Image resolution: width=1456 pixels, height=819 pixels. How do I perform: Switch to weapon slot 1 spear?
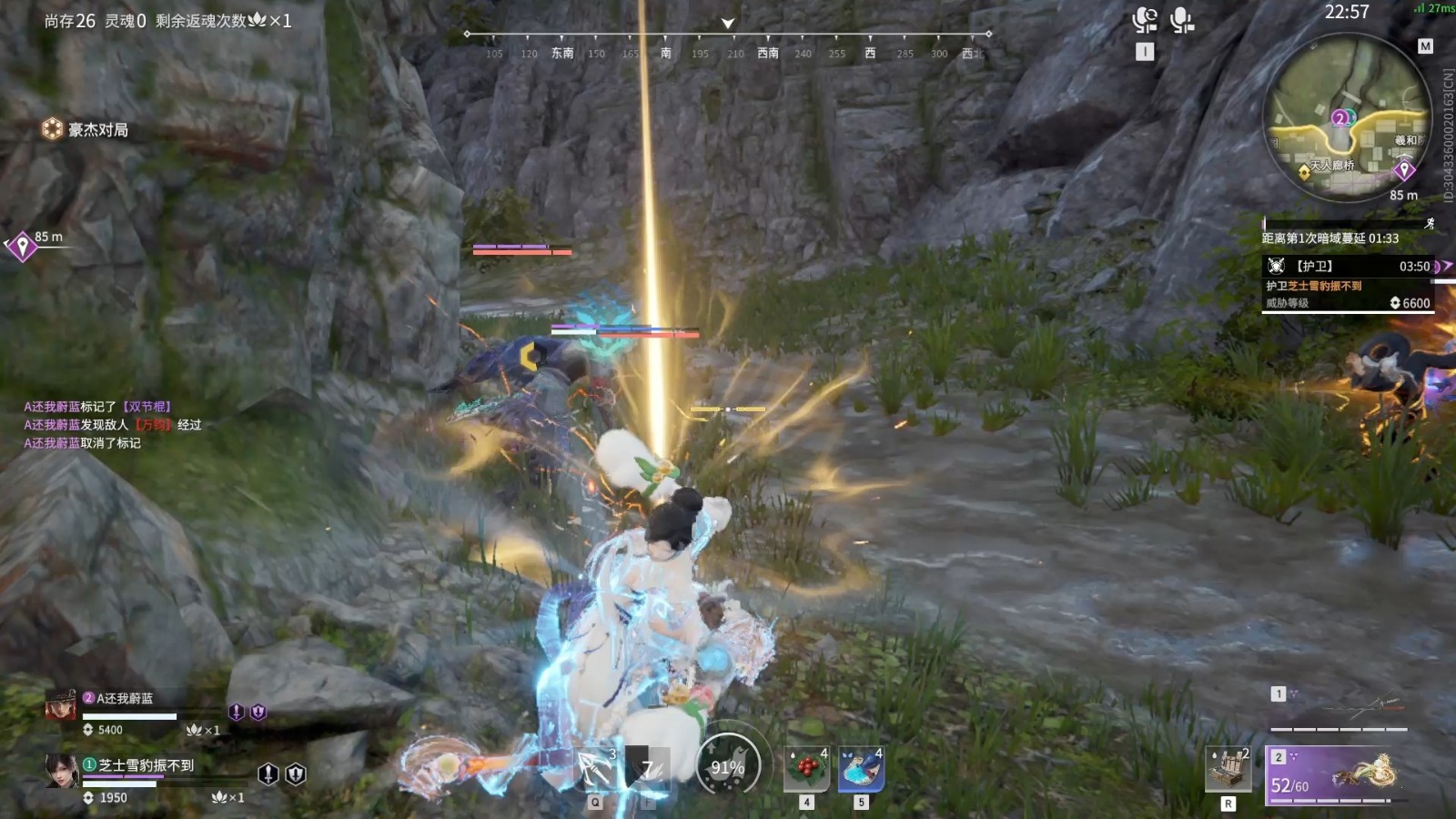click(x=1340, y=708)
